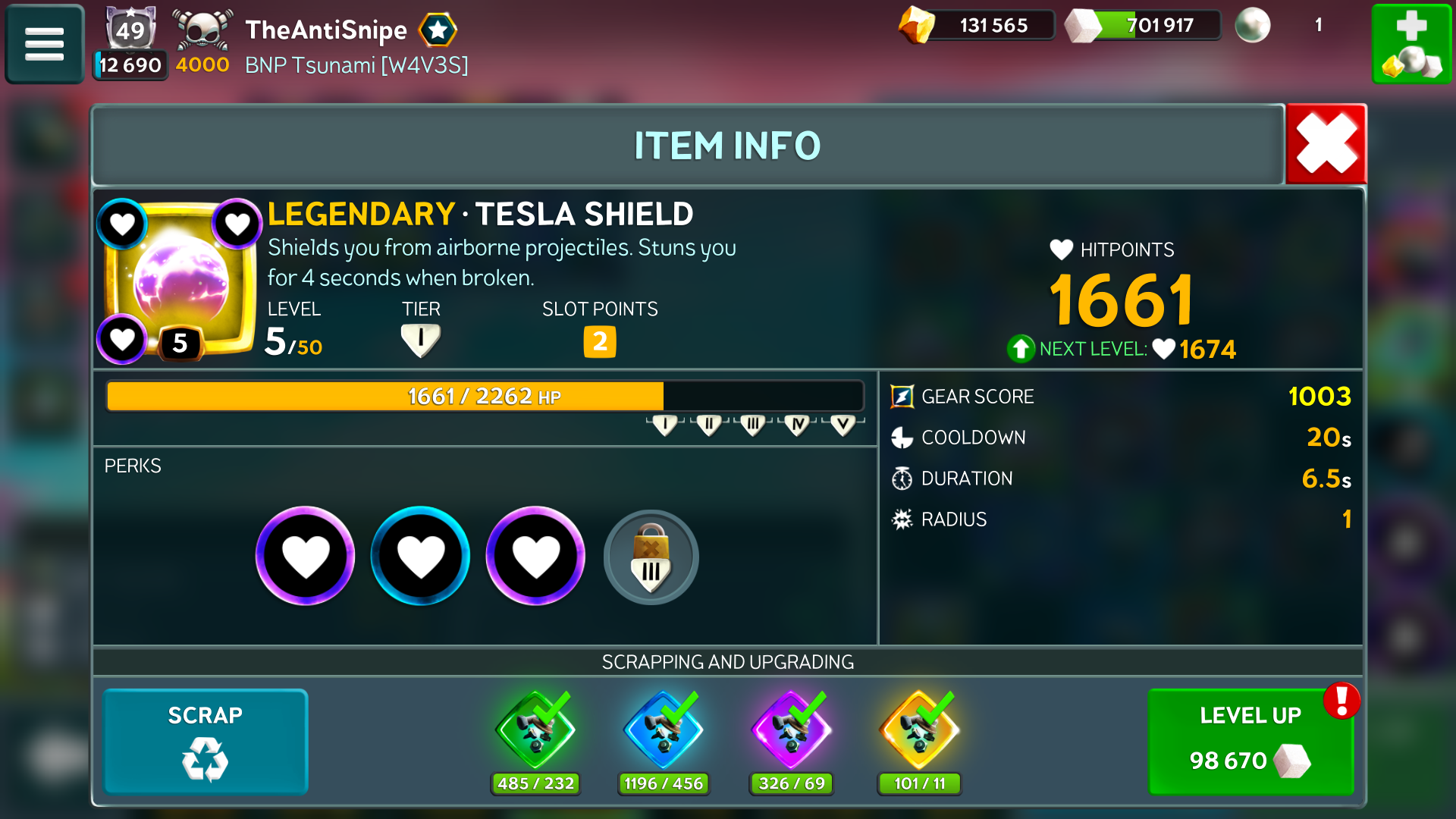
Task: Open the BNP Tsunami guild name
Action: pos(356,65)
